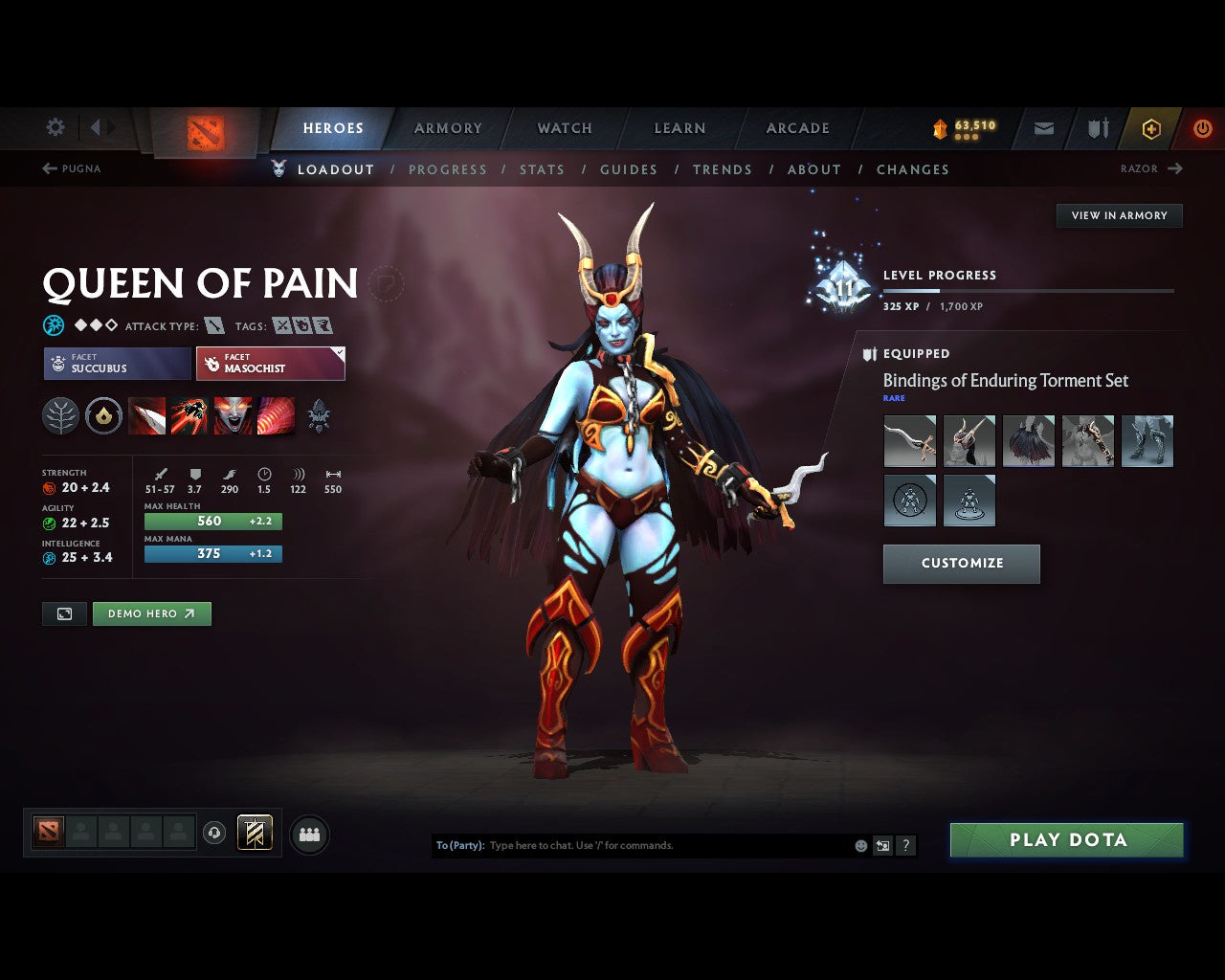Viewport: 1225px width, 980px height.
Task: Select the Succubus facet
Action: (x=116, y=364)
